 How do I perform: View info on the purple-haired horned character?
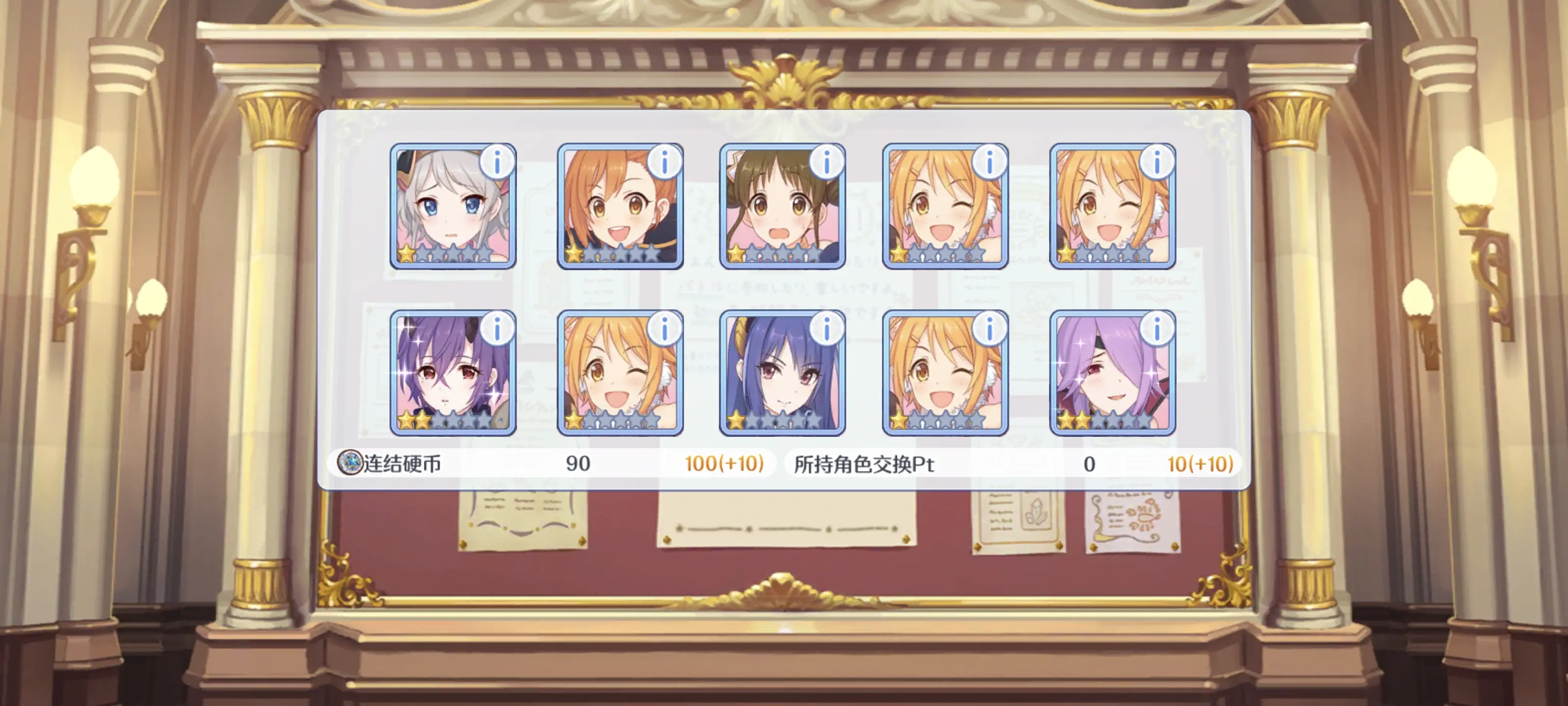[497, 329]
